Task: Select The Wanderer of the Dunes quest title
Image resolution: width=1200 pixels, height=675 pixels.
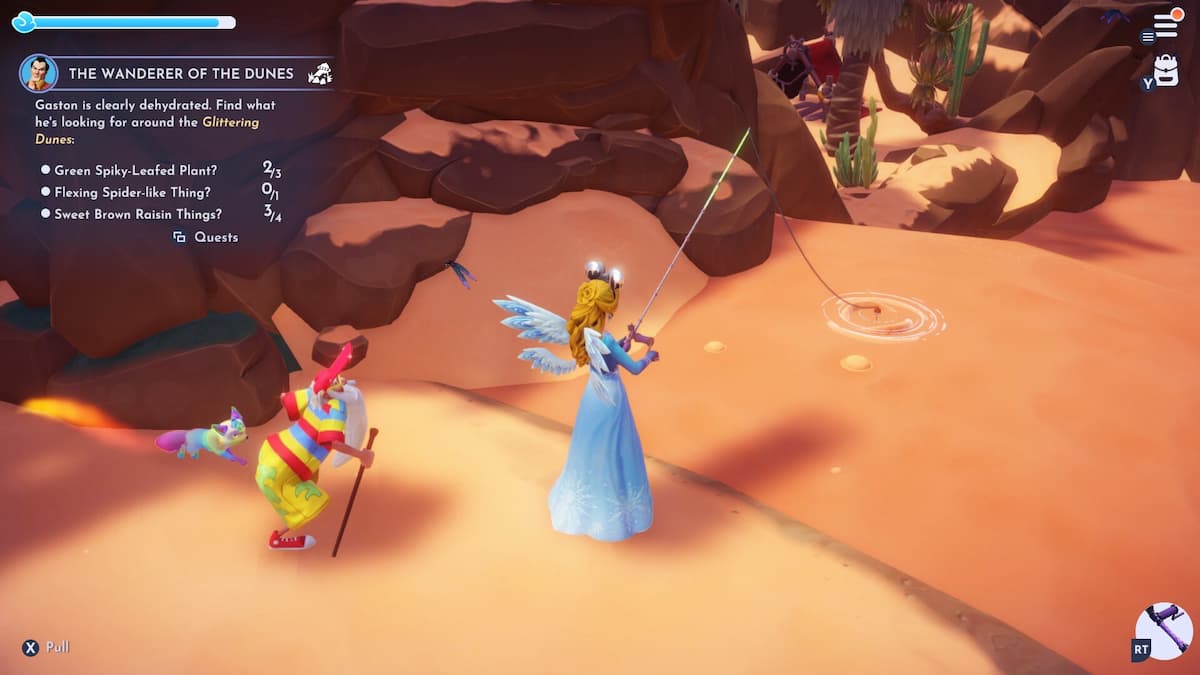Action: 181,73
